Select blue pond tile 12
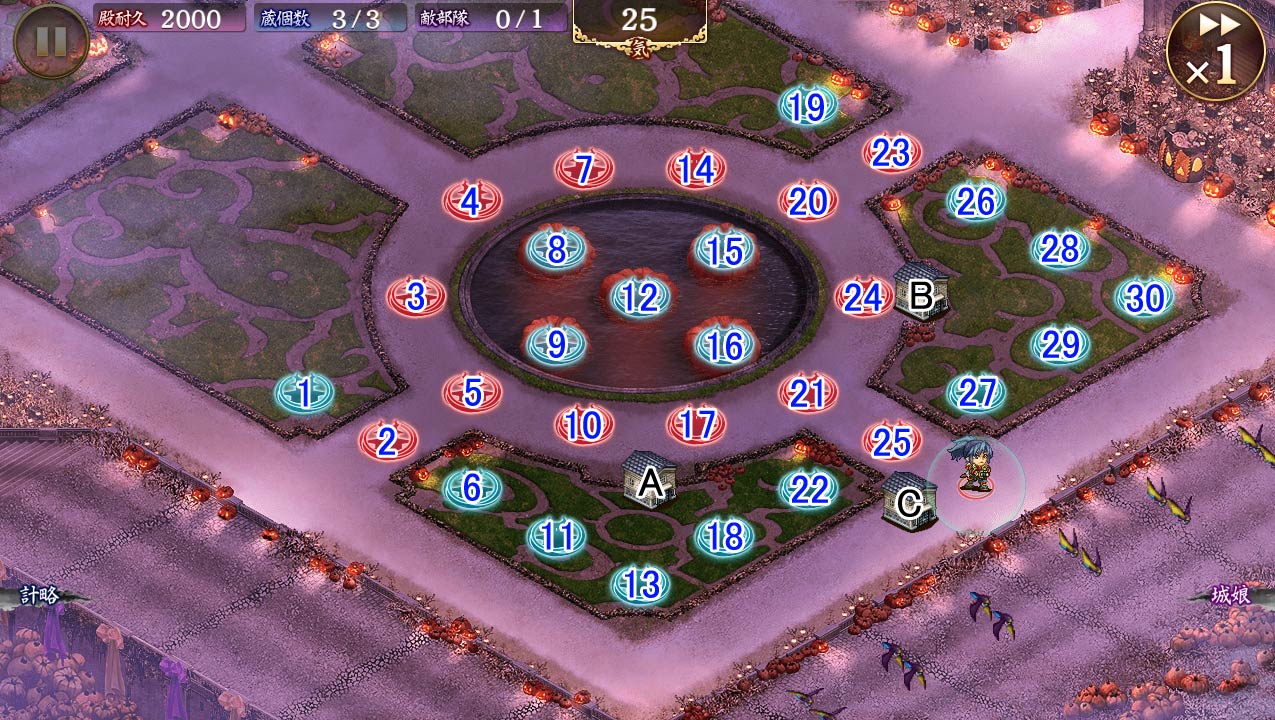 (639, 297)
